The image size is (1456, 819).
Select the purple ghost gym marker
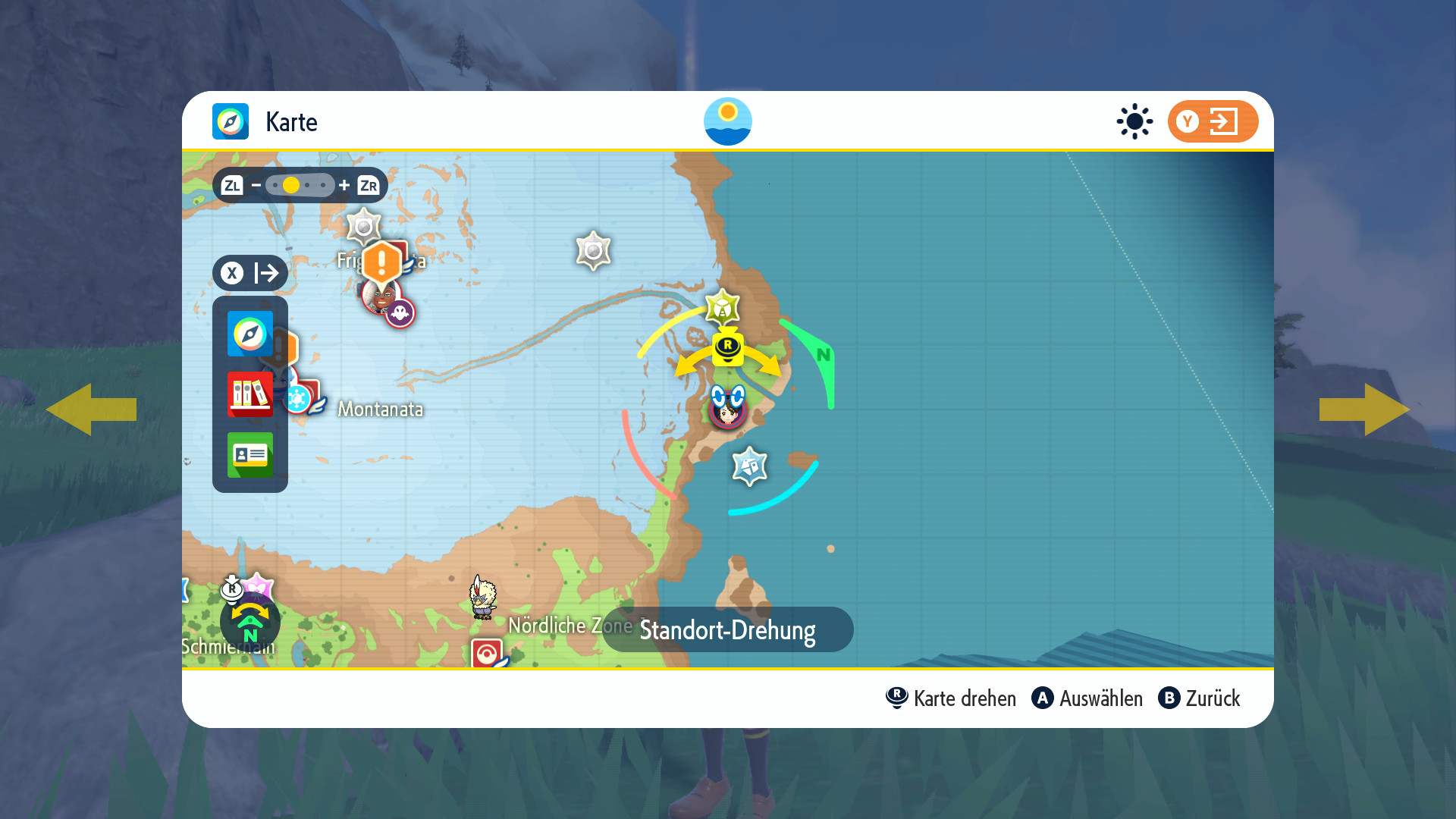(400, 312)
